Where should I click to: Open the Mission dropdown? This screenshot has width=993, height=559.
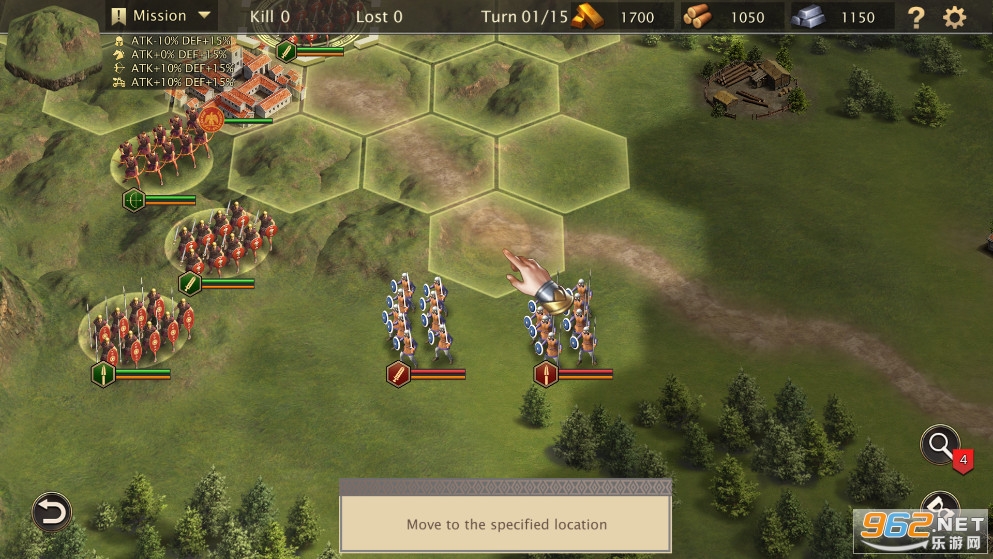tap(161, 16)
